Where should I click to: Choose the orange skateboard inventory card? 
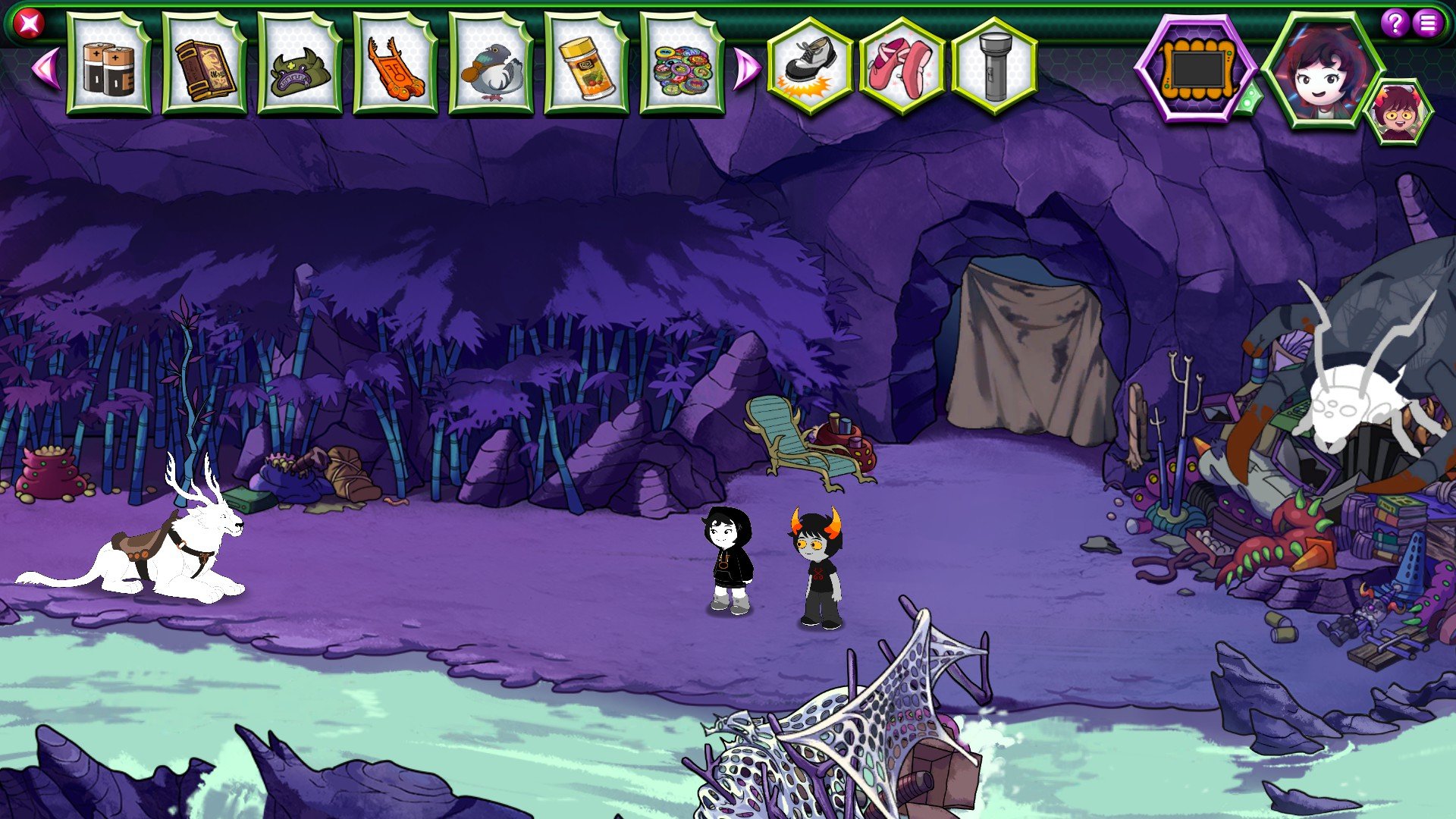tap(395, 66)
